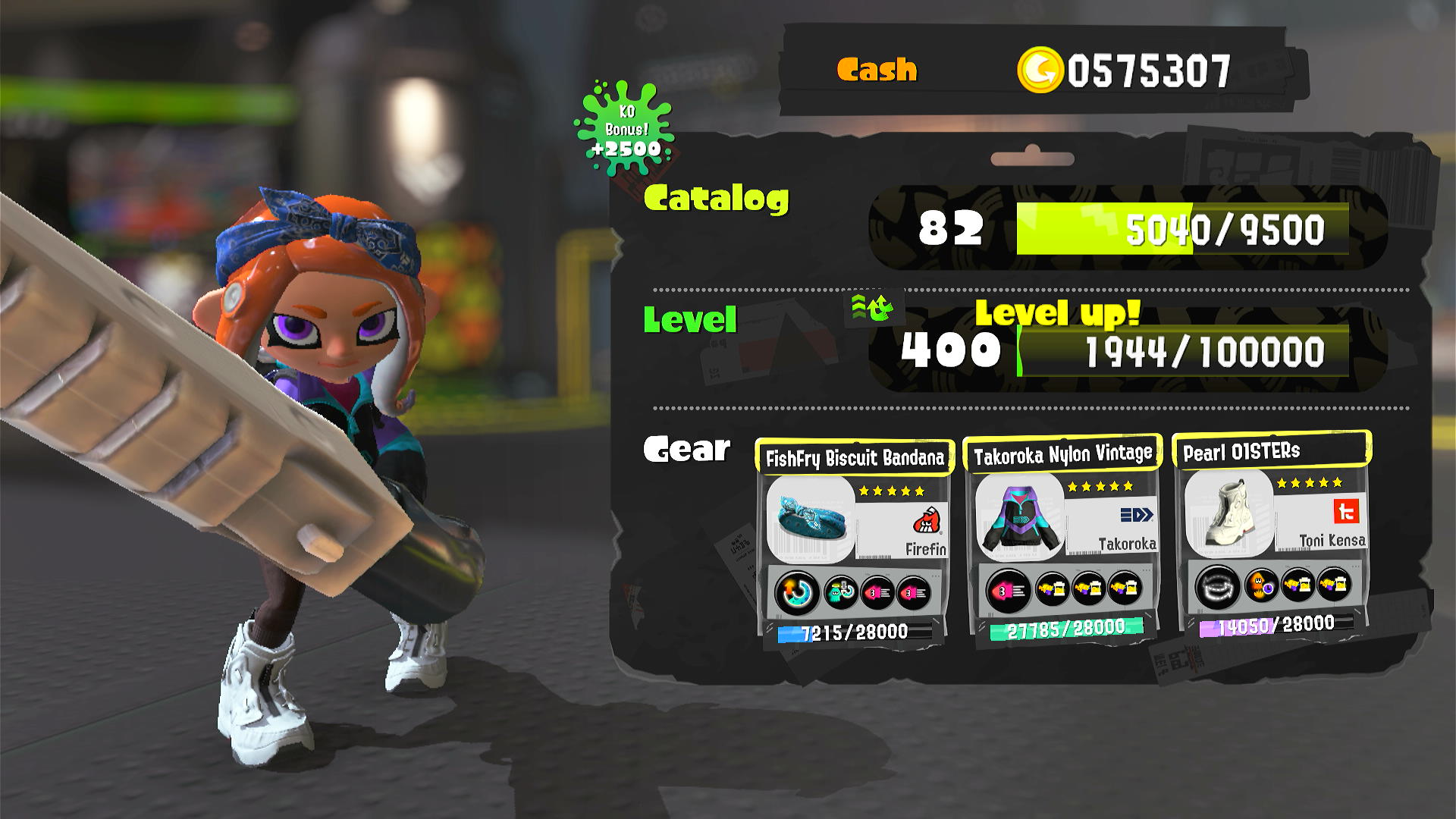Click the Level progress bar showing 1944/100000
1456x819 pixels.
point(1183,350)
